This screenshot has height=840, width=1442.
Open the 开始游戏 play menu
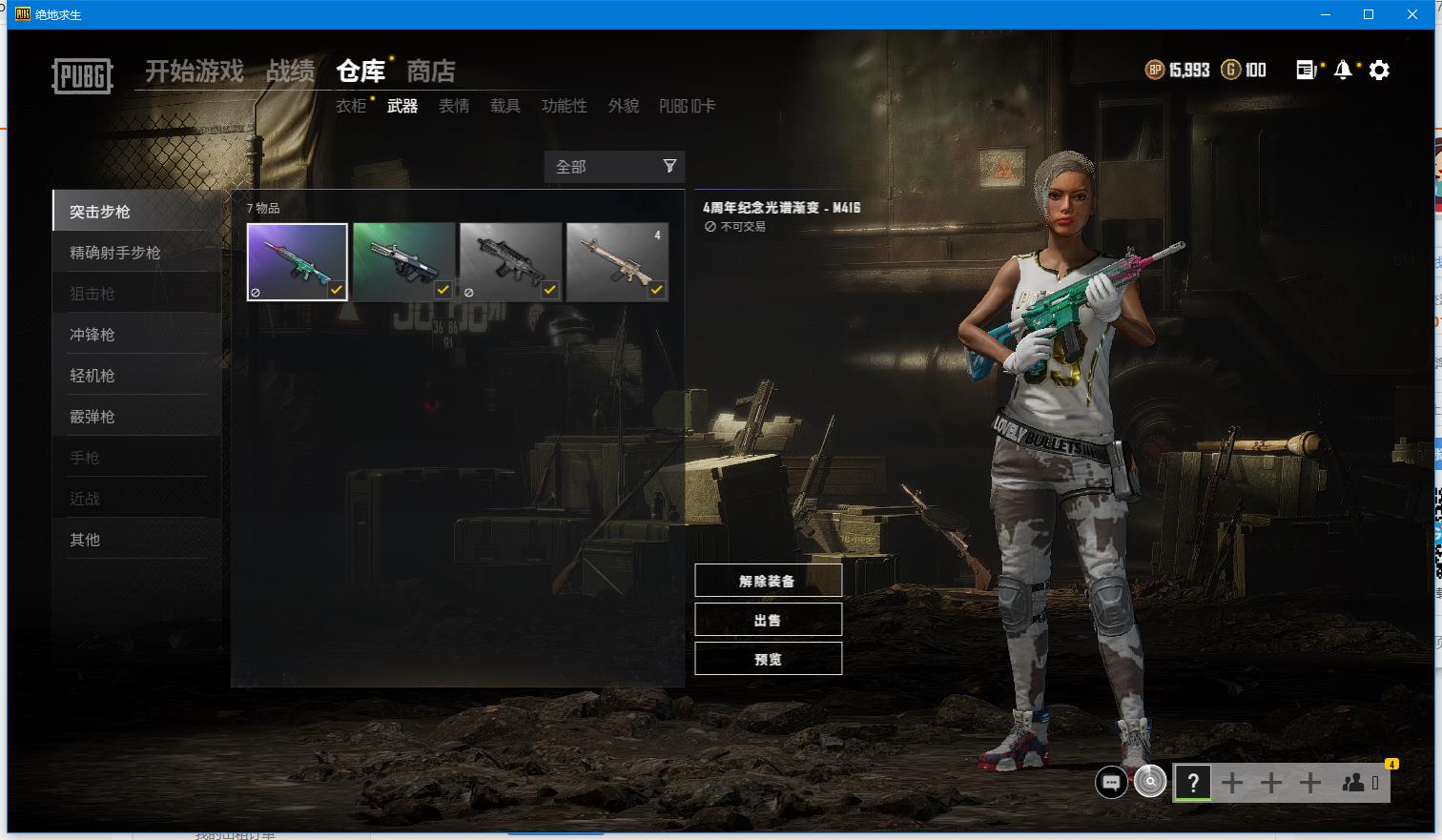195,72
